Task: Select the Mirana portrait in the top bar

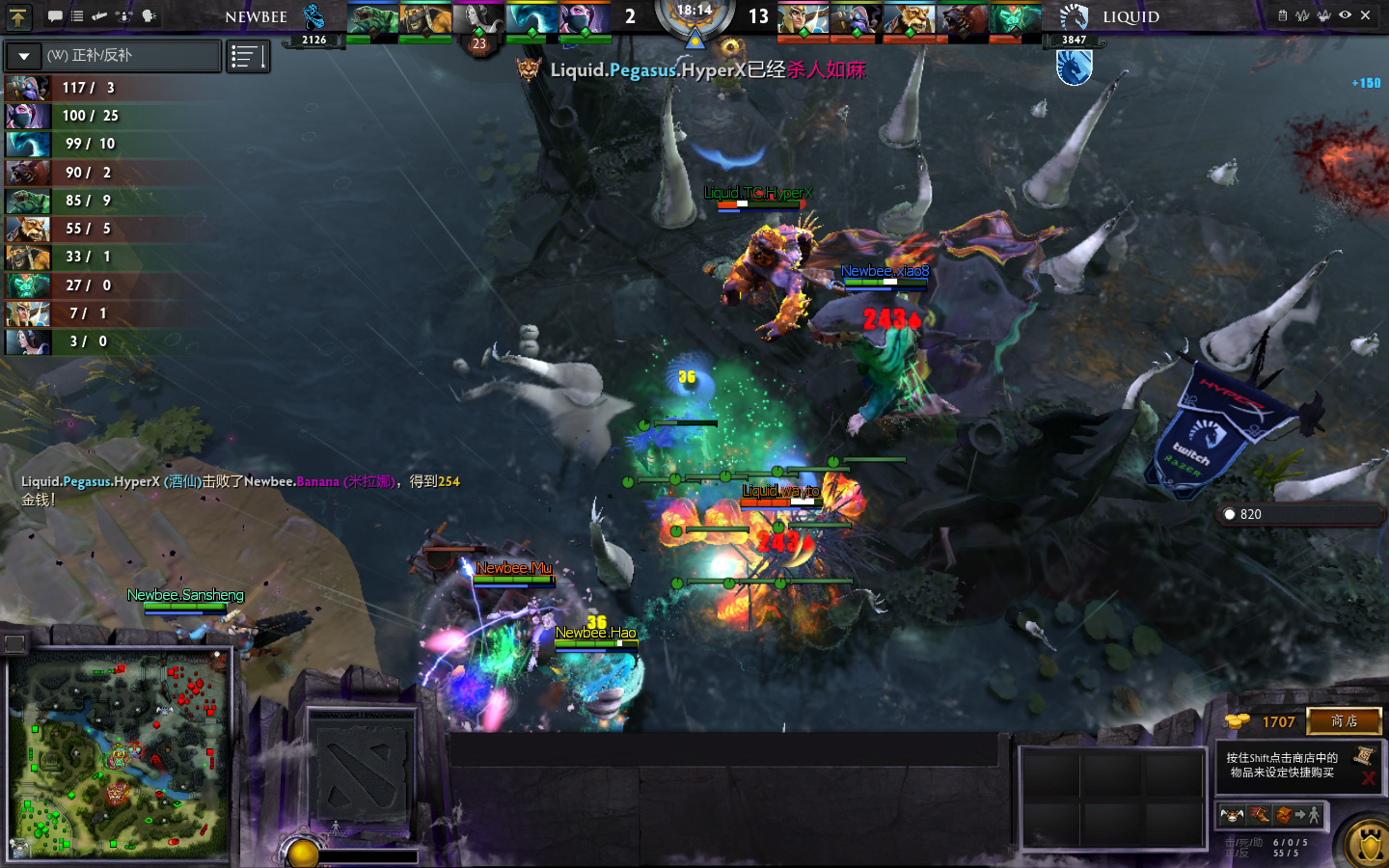Action: tap(478, 19)
